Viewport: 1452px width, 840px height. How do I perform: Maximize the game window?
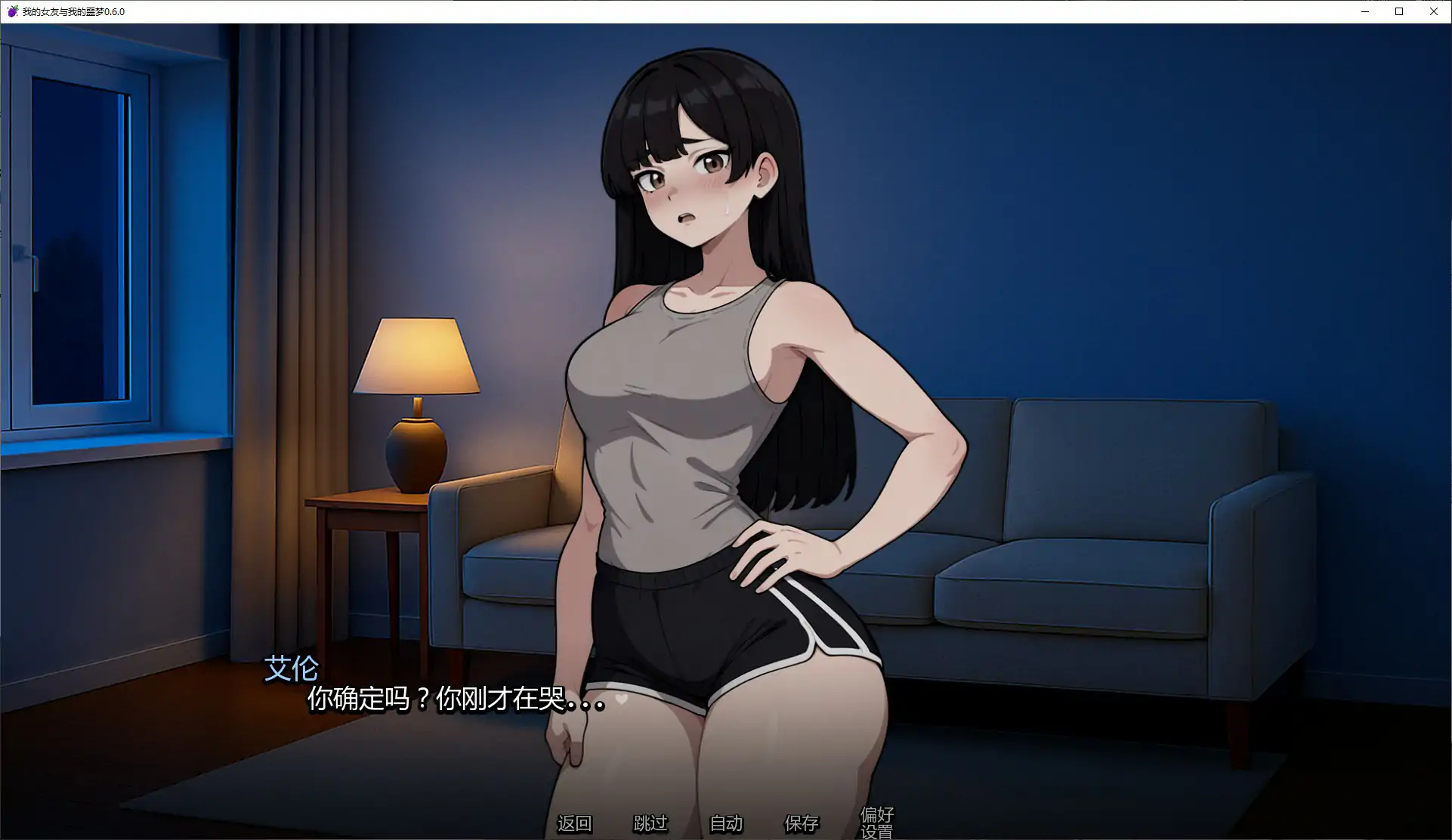click(1399, 11)
